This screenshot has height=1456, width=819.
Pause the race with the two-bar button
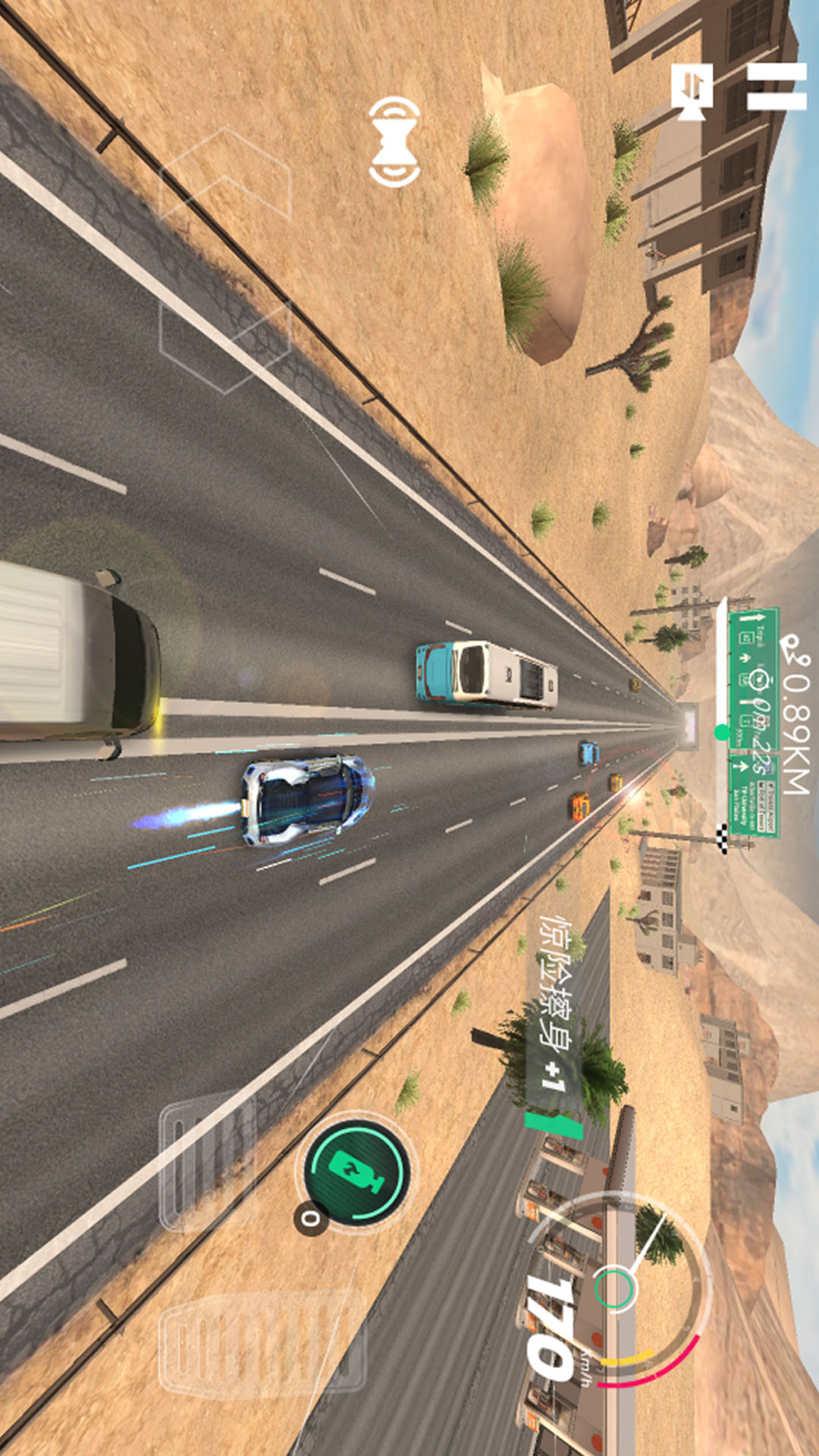[776, 86]
